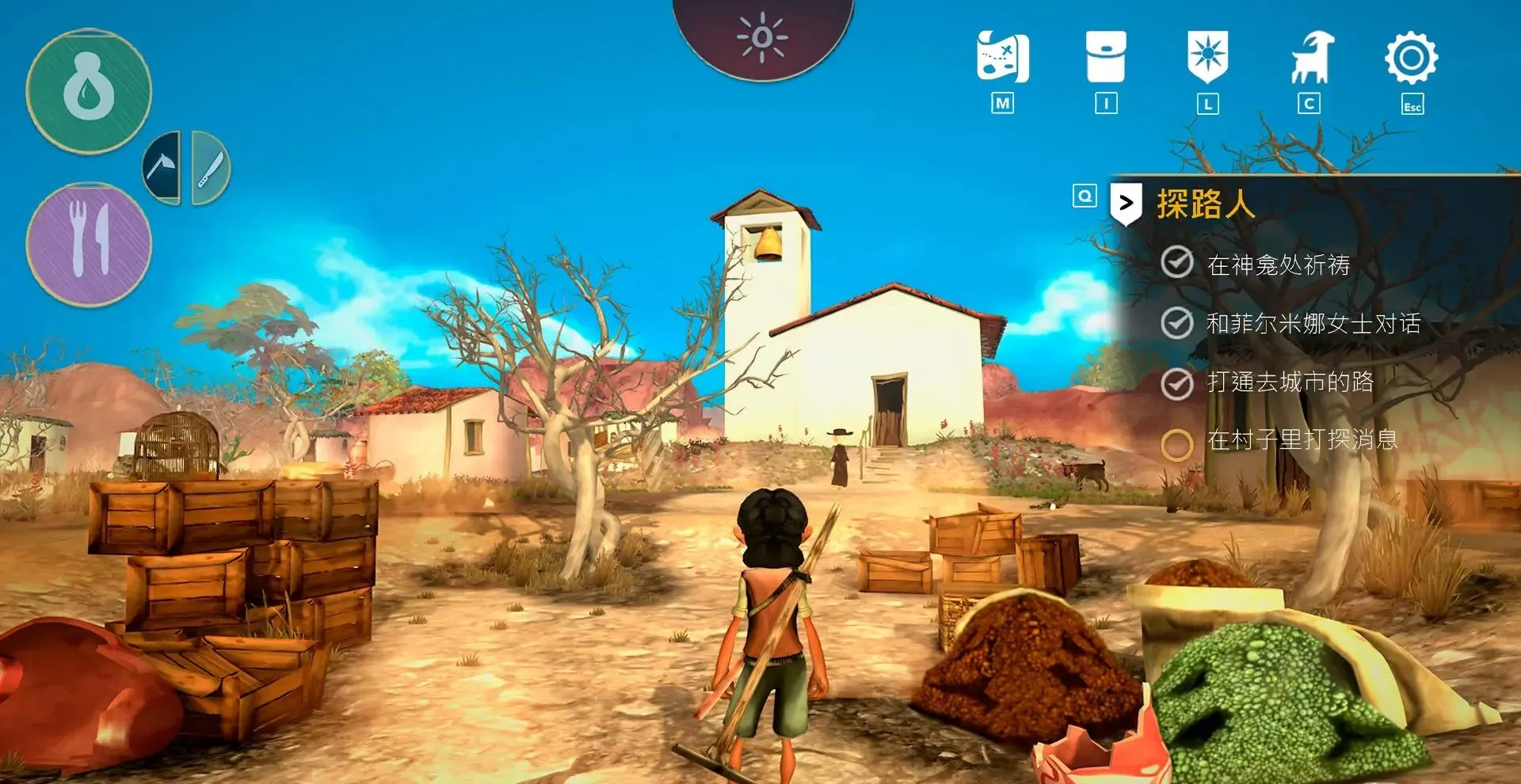Click the water flask thirst icon
The height and width of the screenshot is (784, 1521).
coord(89,91)
